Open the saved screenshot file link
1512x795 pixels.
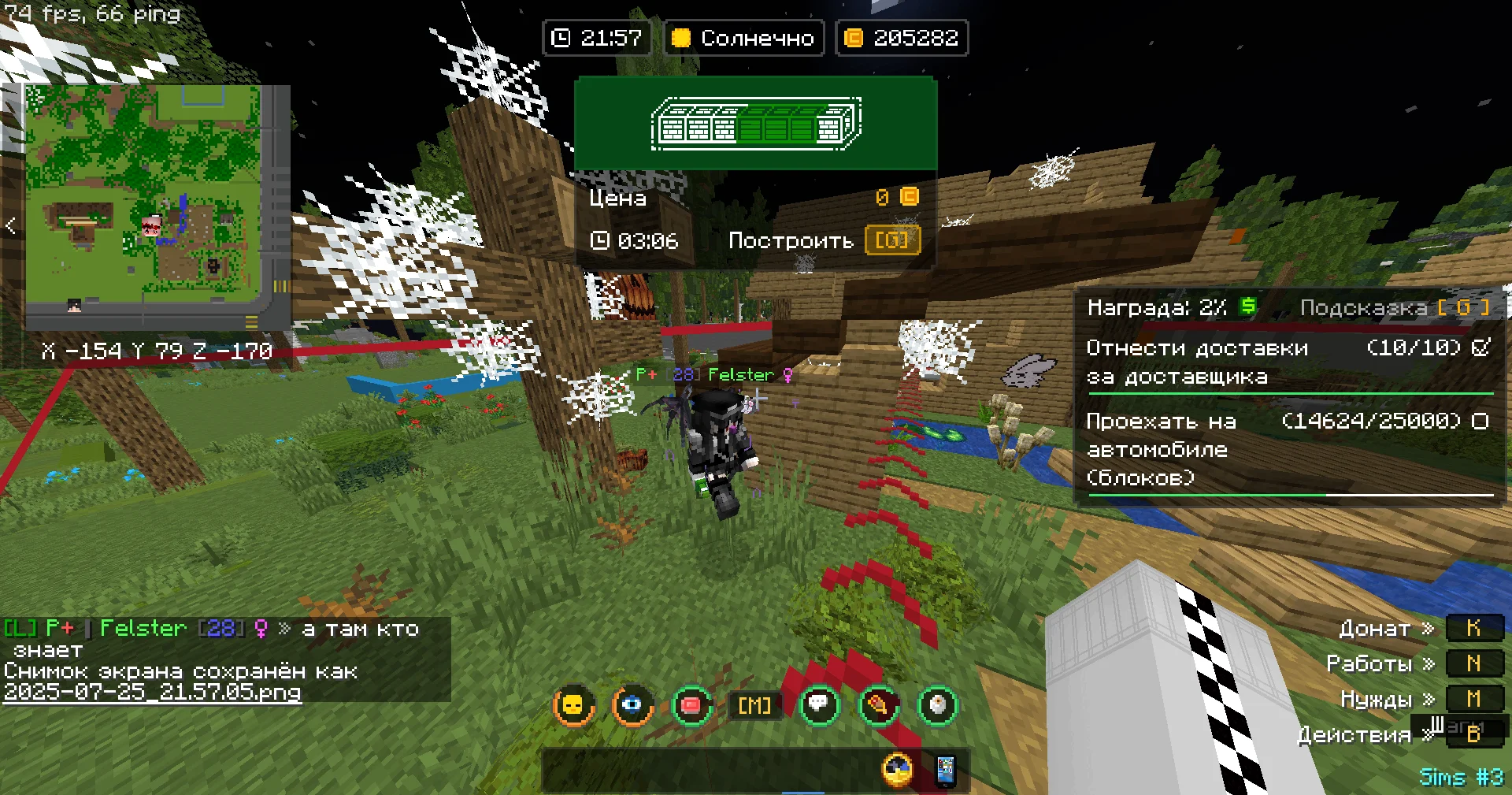tap(152, 693)
